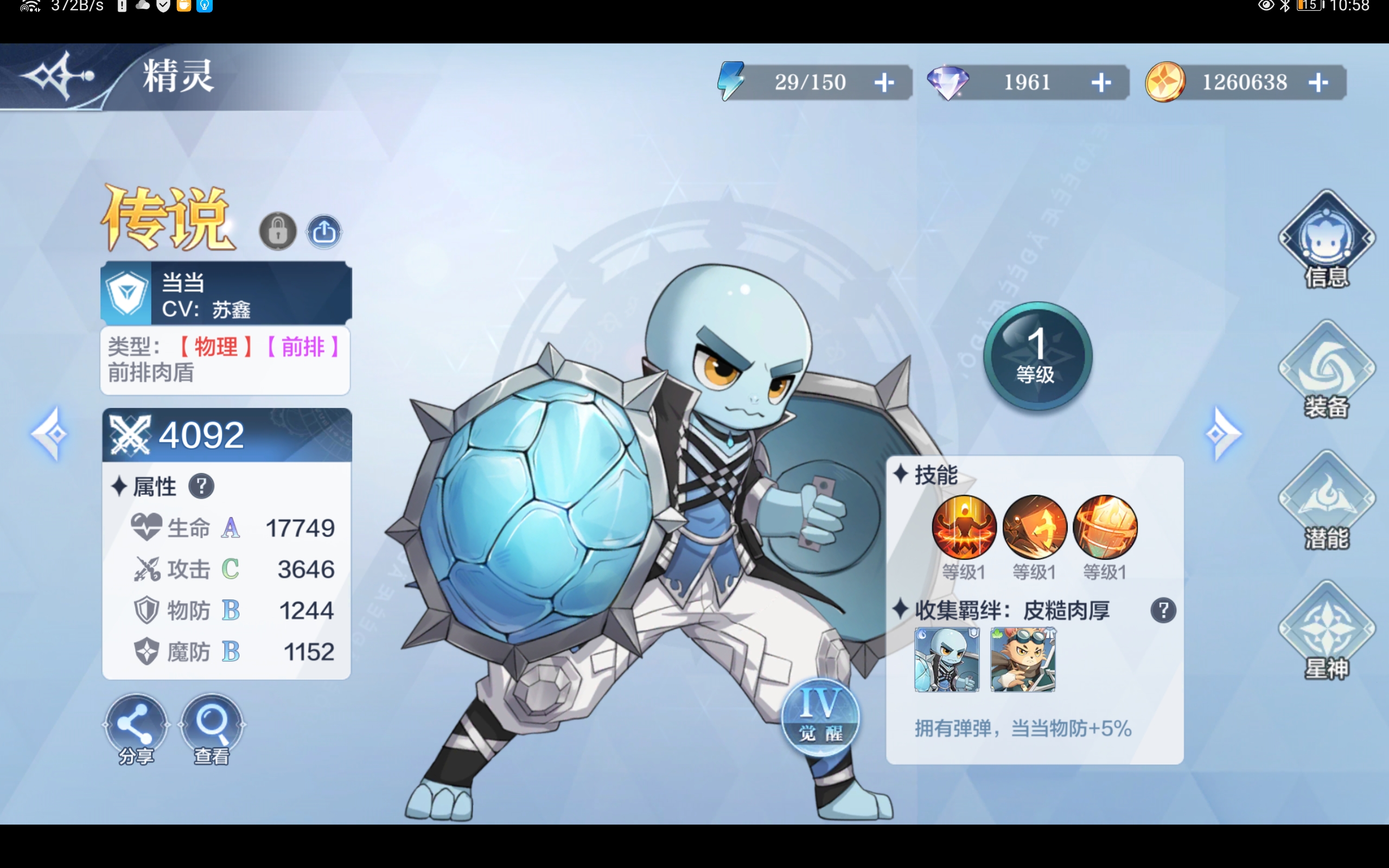Select the goggles-wearing cat bond portrait
The width and height of the screenshot is (1389, 868).
pyautogui.click(x=1023, y=659)
